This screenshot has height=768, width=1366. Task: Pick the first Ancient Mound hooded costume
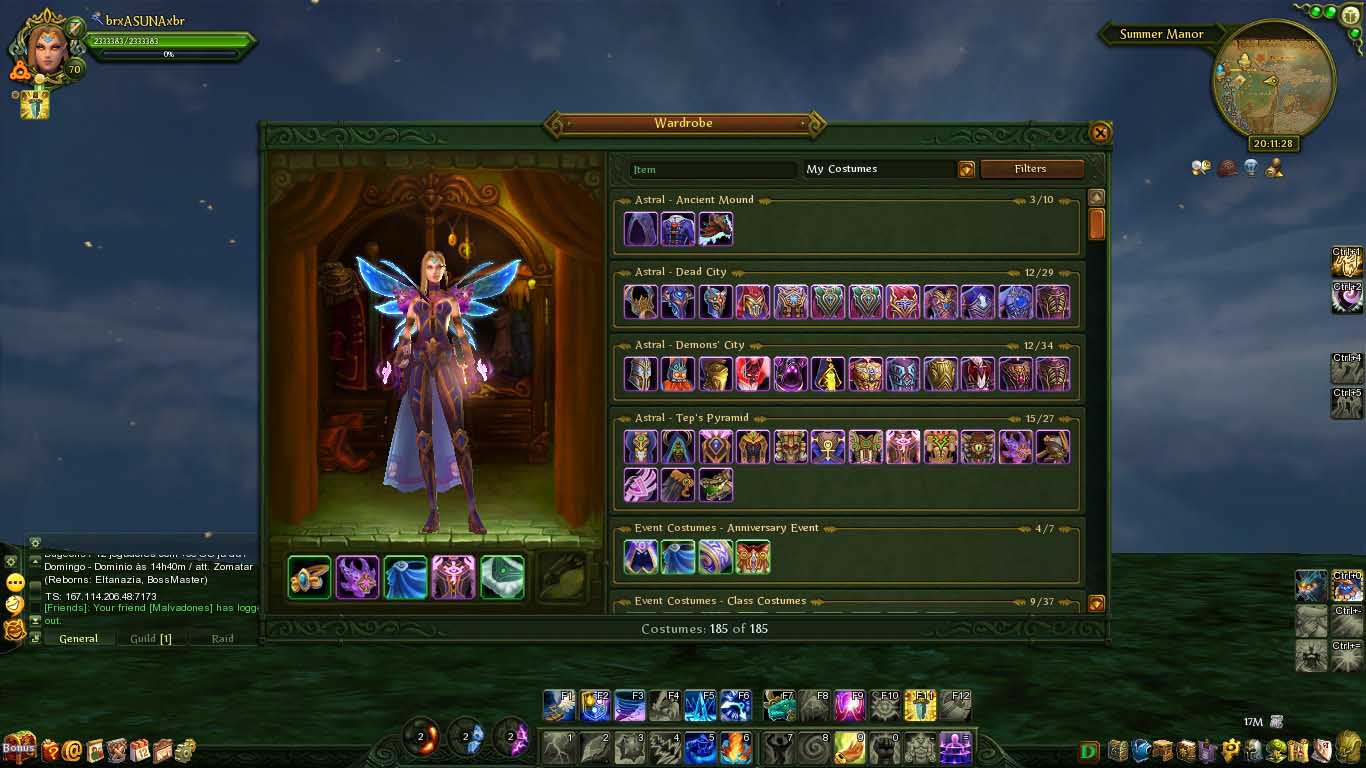[x=641, y=229]
